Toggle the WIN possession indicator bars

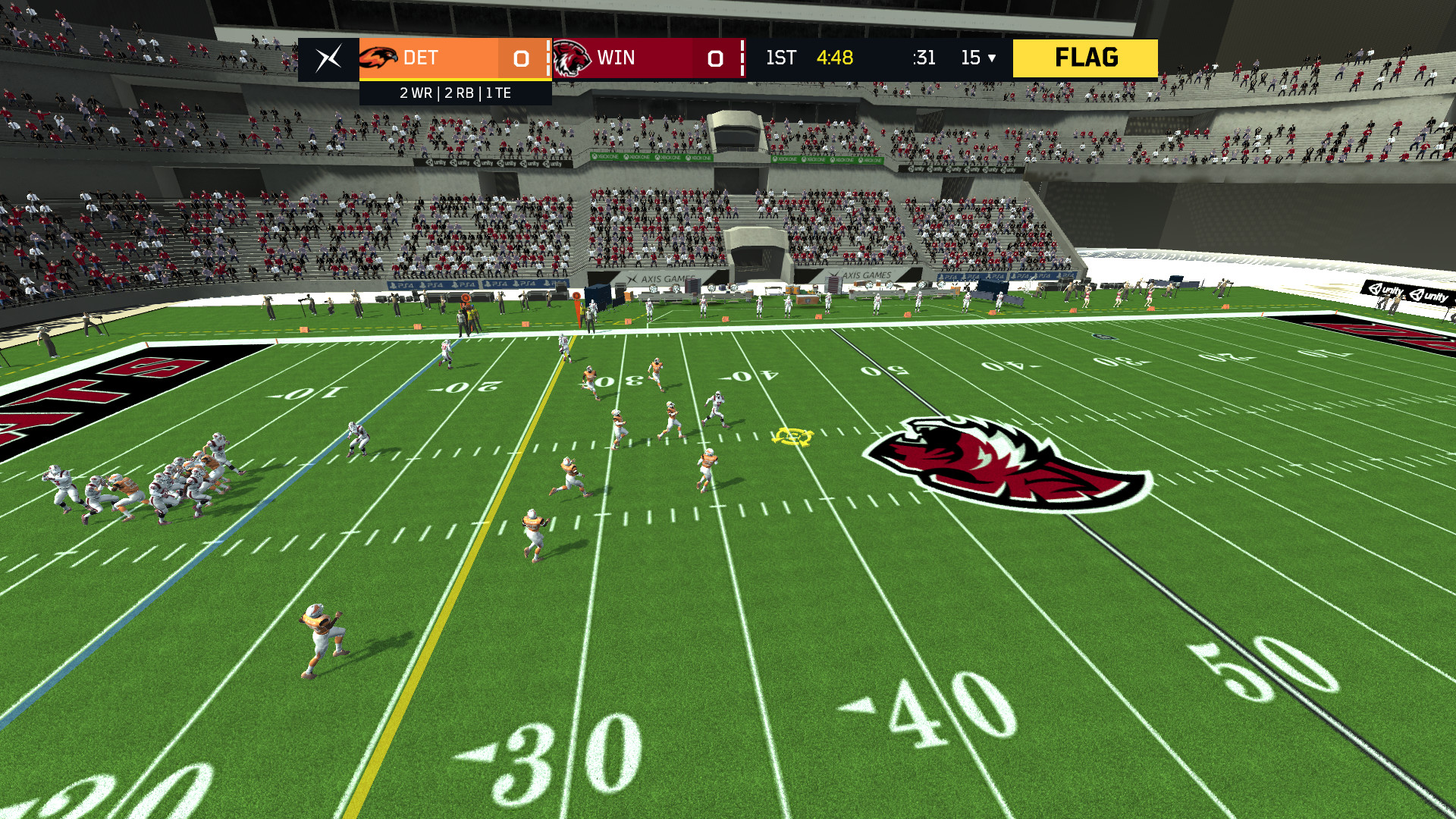(741, 57)
